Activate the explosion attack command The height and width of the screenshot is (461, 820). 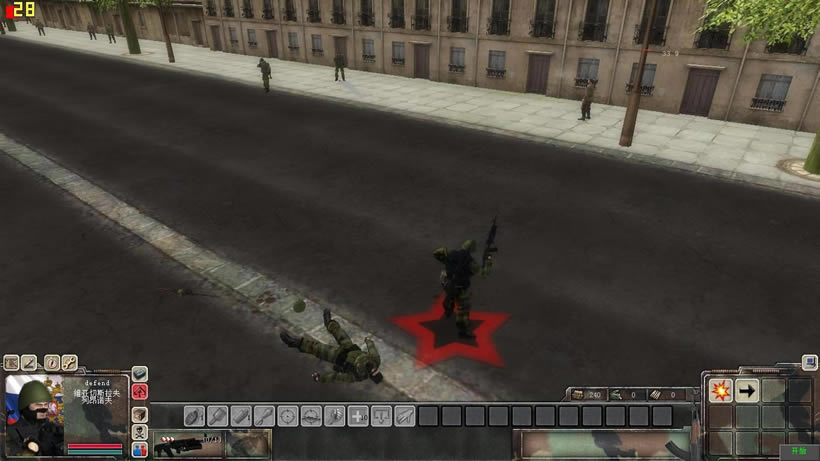pyautogui.click(x=720, y=391)
